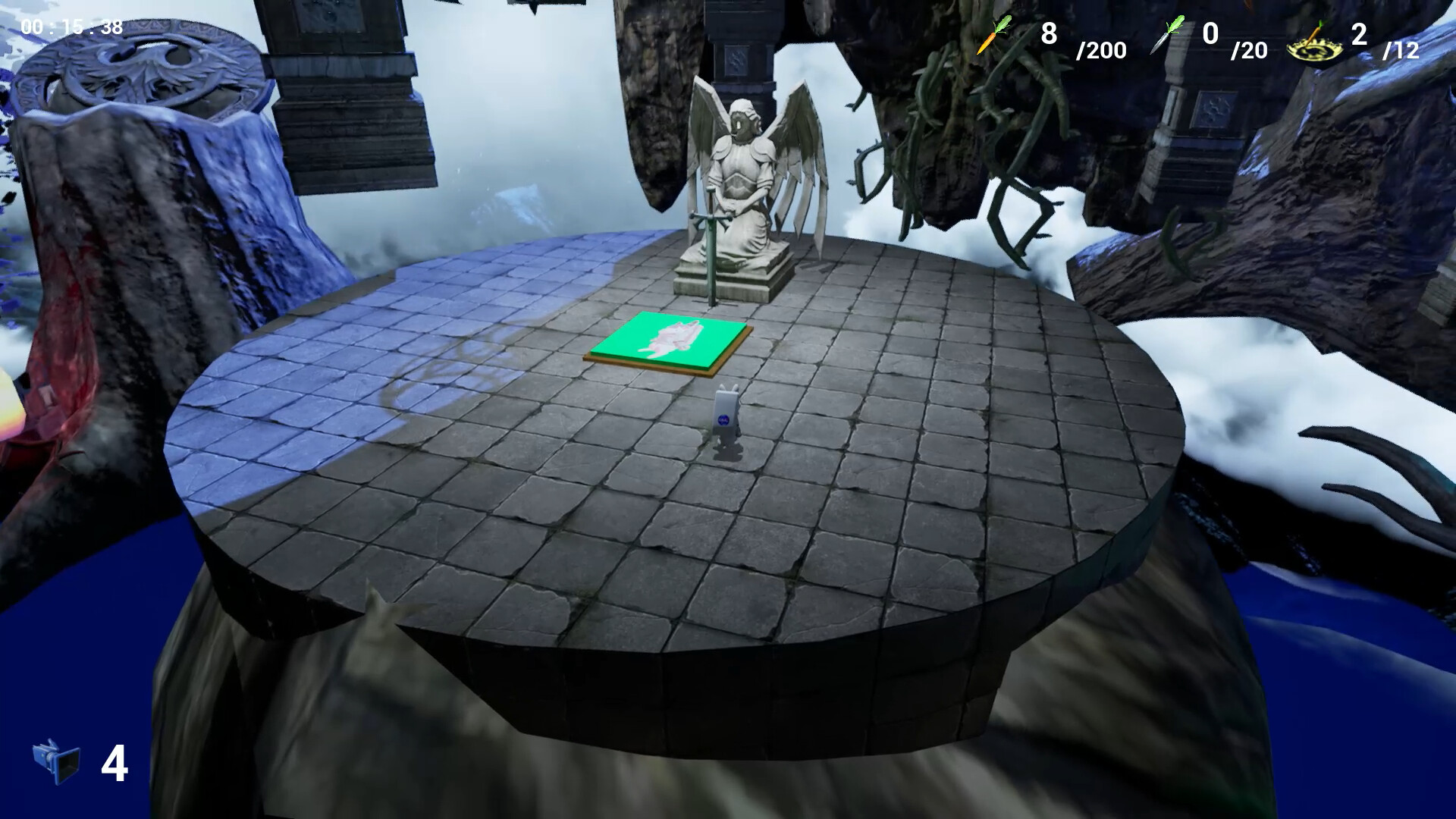Click the carrot count reading 8
This screenshot has height=819, width=1456.
(1050, 33)
